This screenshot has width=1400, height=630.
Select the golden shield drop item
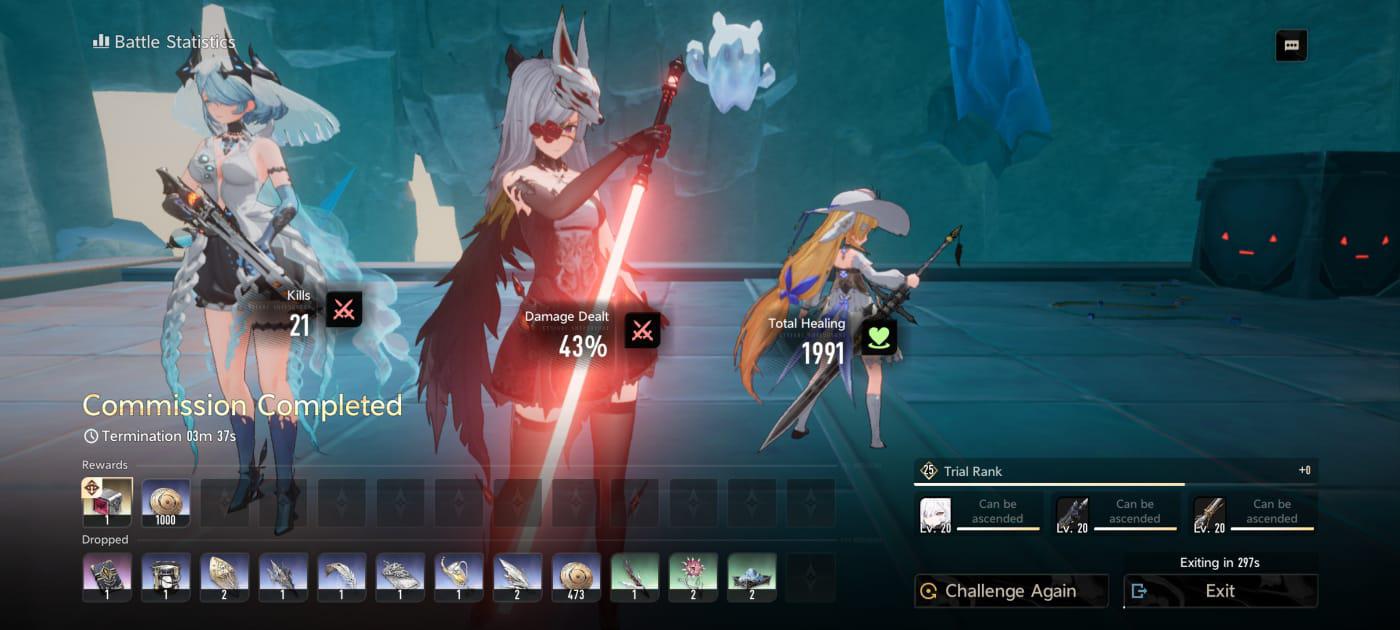(x=224, y=577)
